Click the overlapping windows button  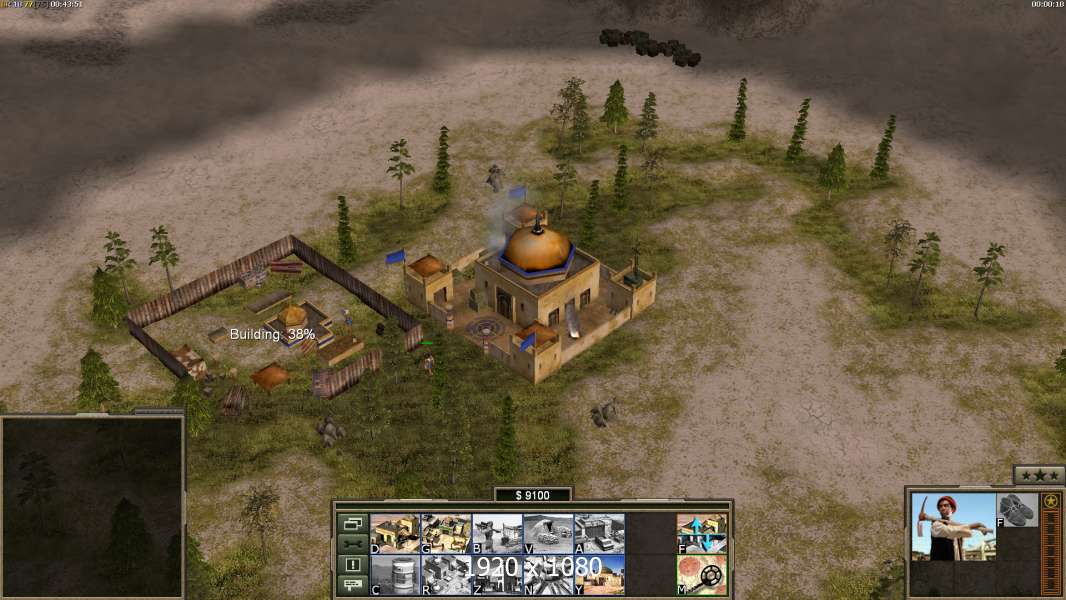point(353,523)
